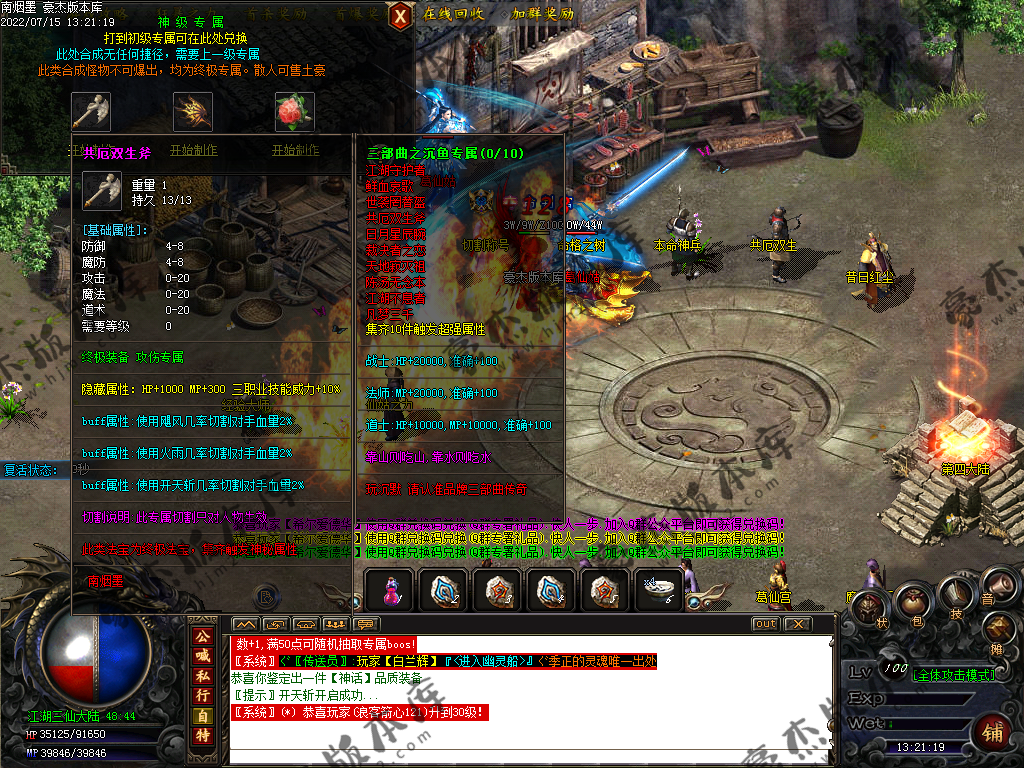Start crafting under the red flower item
The image size is (1024, 768).
[x=295, y=150]
